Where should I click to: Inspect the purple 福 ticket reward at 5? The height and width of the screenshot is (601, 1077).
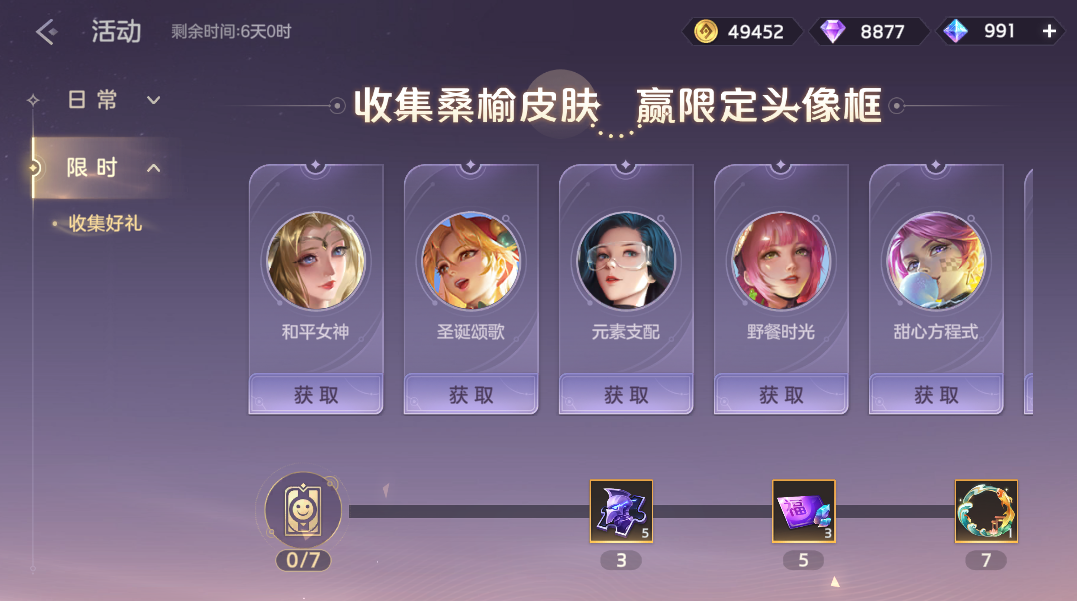point(803,511)
